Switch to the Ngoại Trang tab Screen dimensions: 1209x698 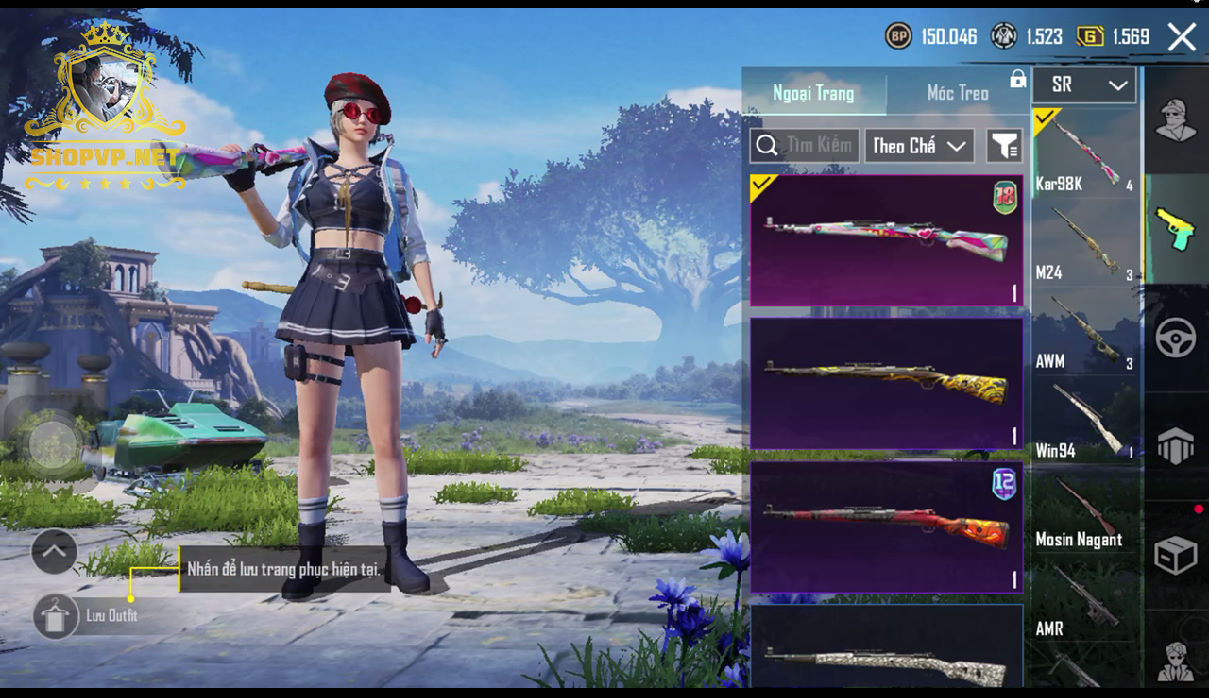pyautogui.click(x=813, y=93)
